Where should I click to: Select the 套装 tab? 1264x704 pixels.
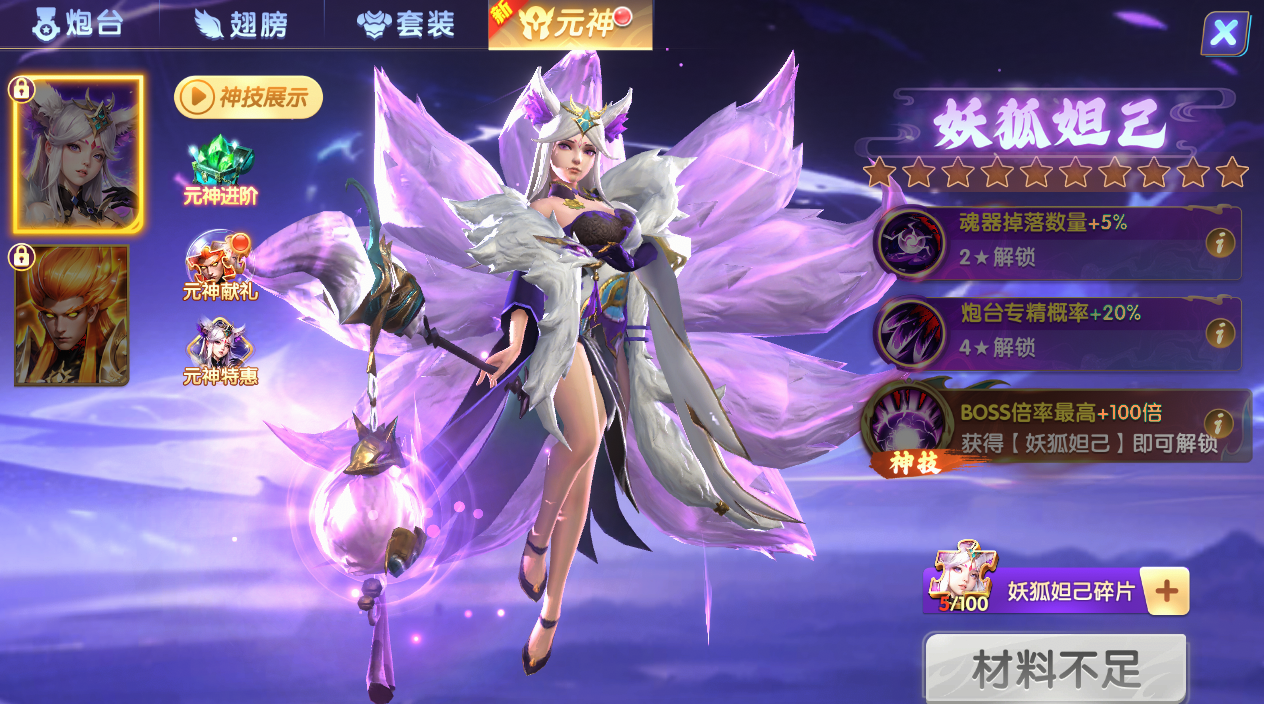point(406,23)
